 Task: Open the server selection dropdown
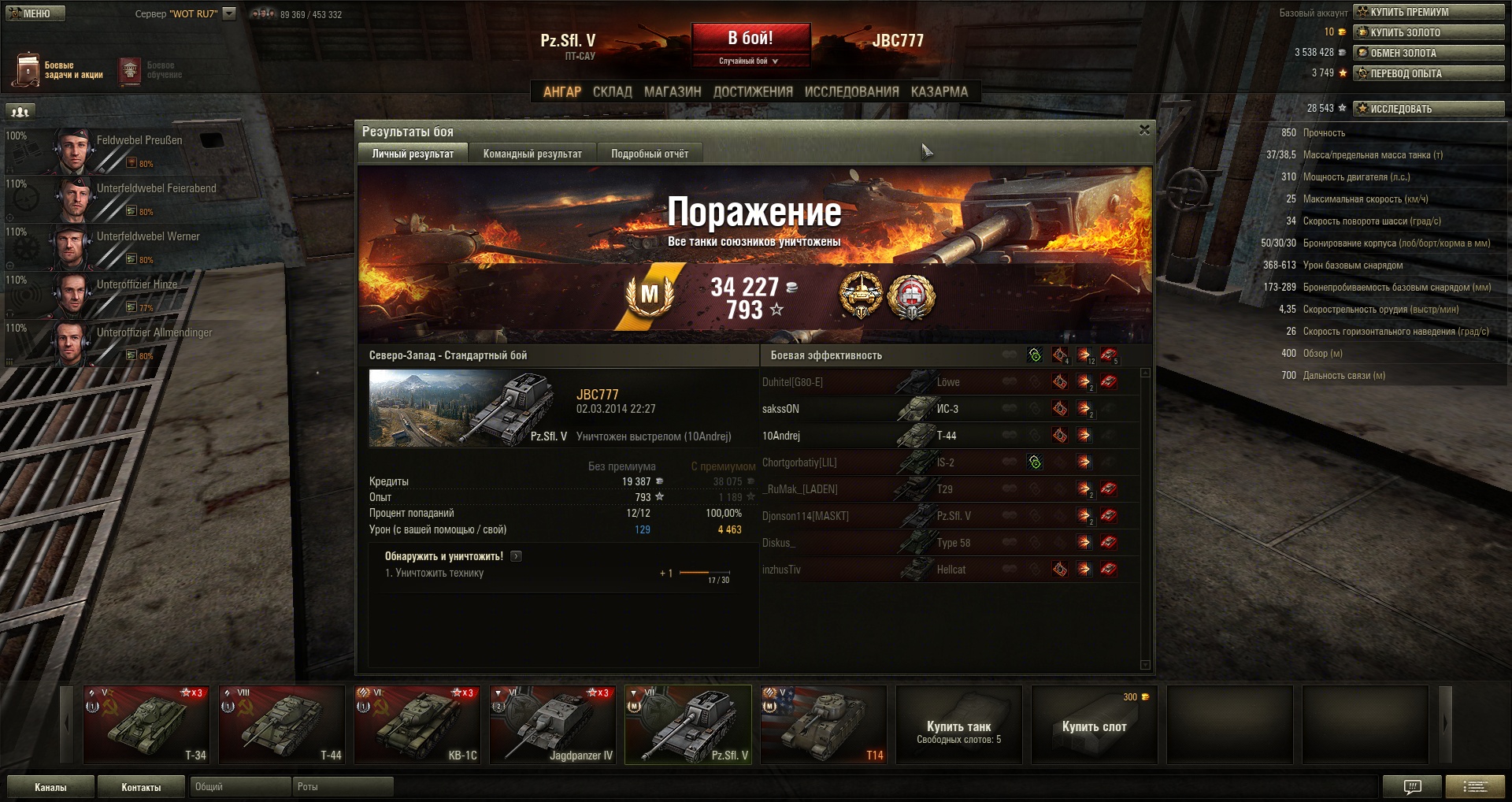pyautogui.click(x=229, y=13)
